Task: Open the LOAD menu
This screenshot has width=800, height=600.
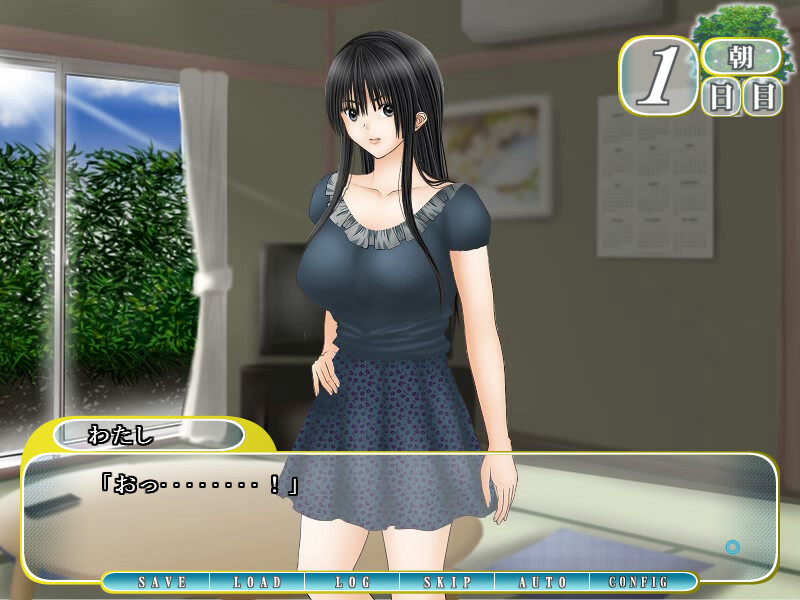Action: [x=258, y=582]
